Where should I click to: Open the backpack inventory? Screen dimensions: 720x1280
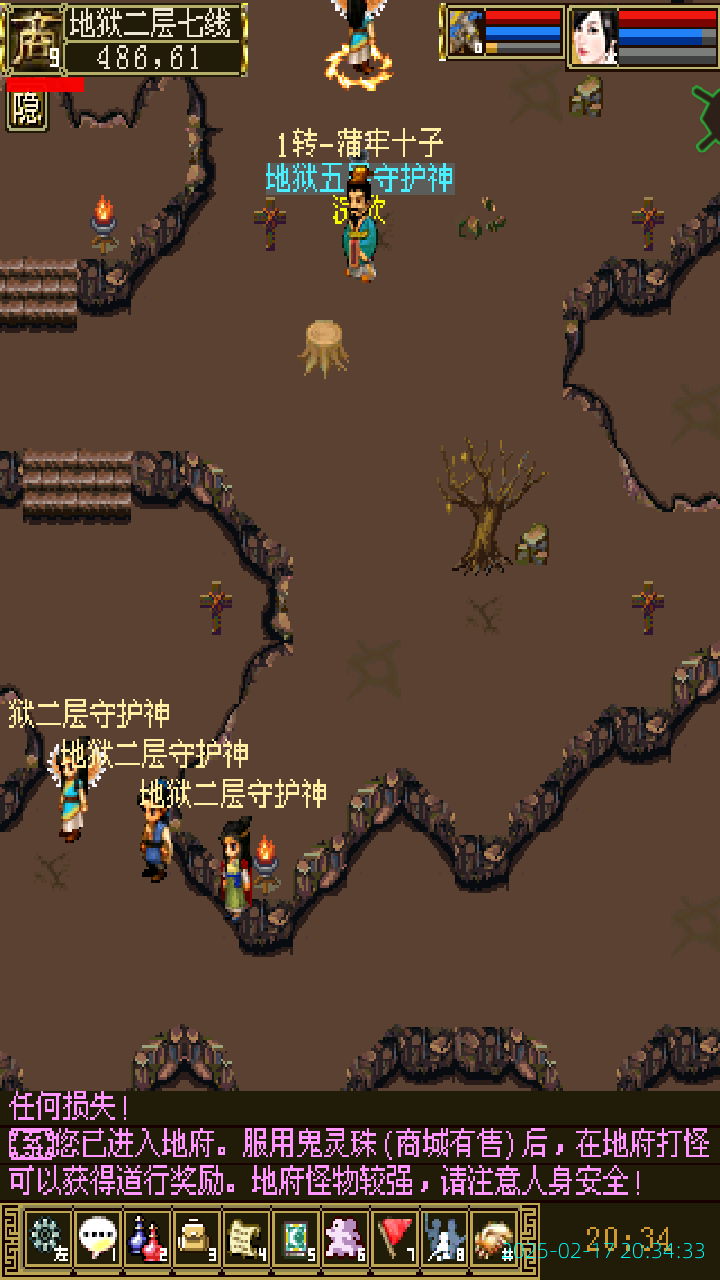coord(196,1238)
